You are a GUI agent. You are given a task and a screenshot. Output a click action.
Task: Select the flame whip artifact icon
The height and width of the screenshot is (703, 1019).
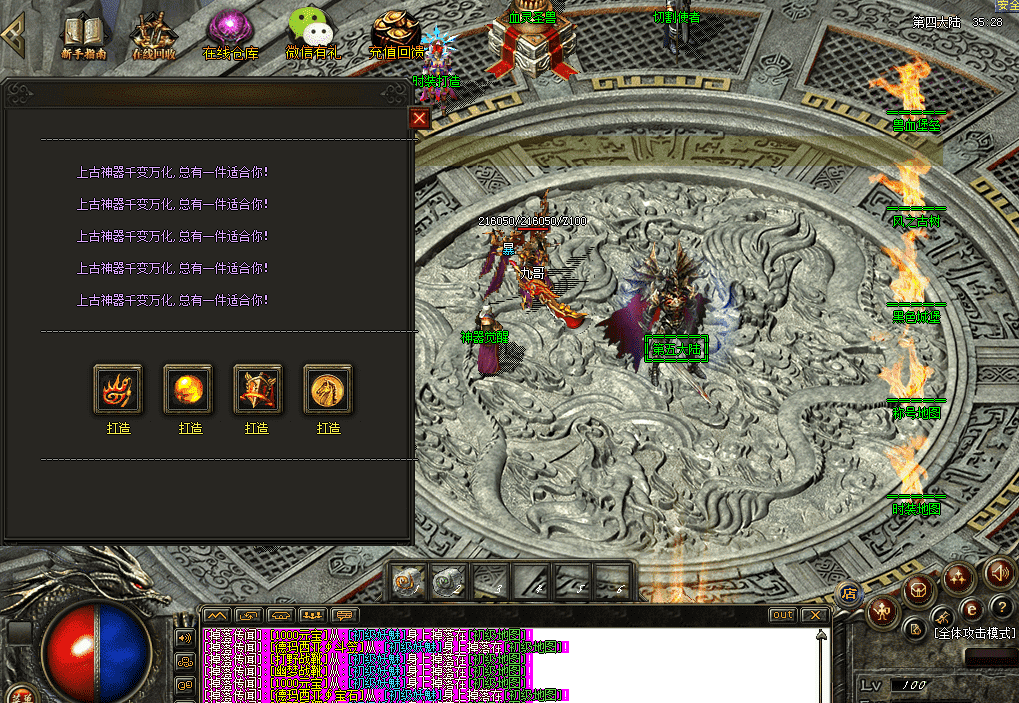(x=118, y=389)
